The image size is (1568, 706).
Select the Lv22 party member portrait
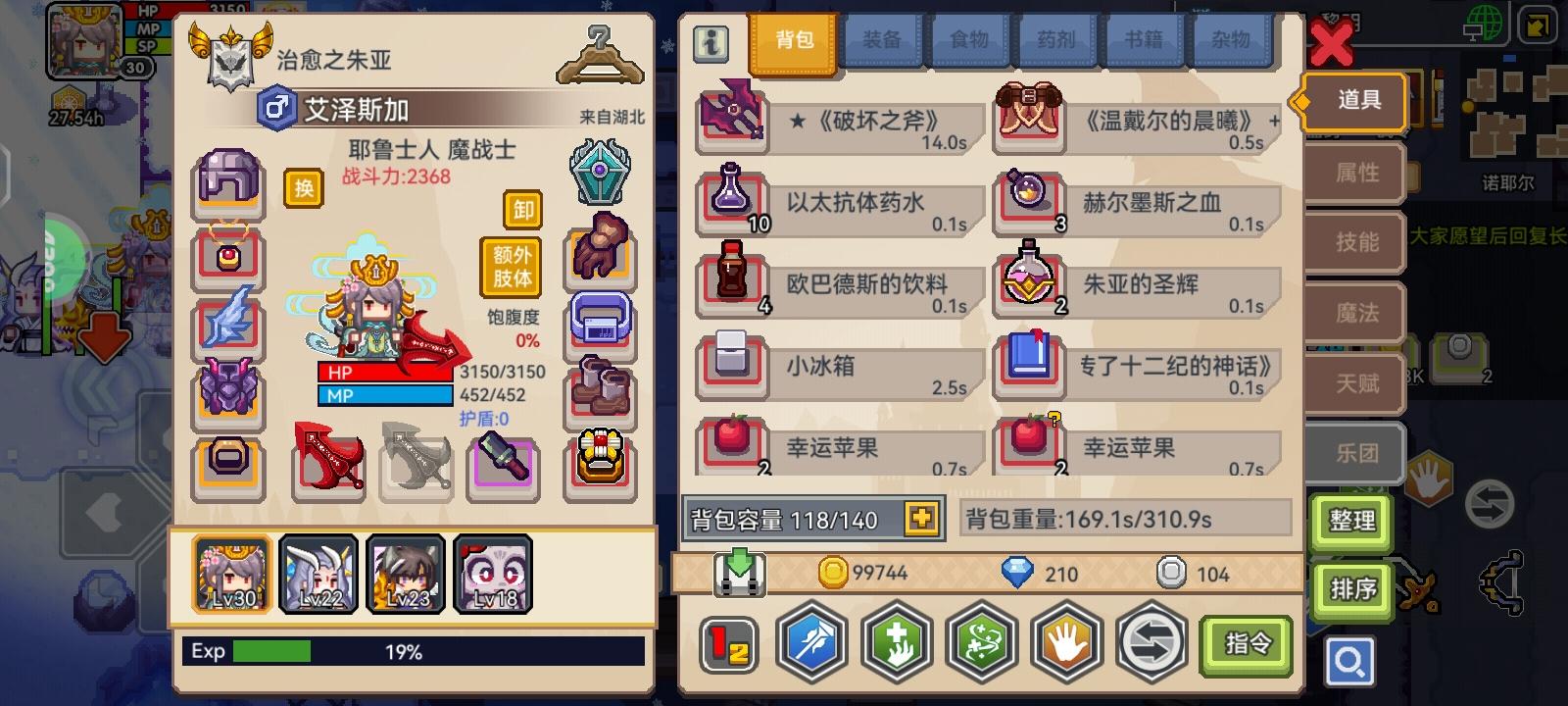[x=318, y=572]
